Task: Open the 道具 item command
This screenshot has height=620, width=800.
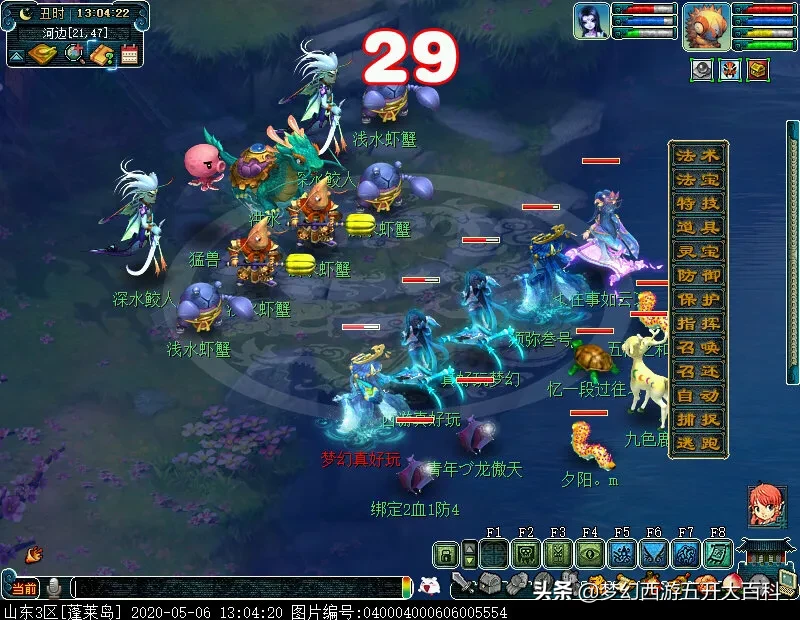Action: [x=698, y=228]
